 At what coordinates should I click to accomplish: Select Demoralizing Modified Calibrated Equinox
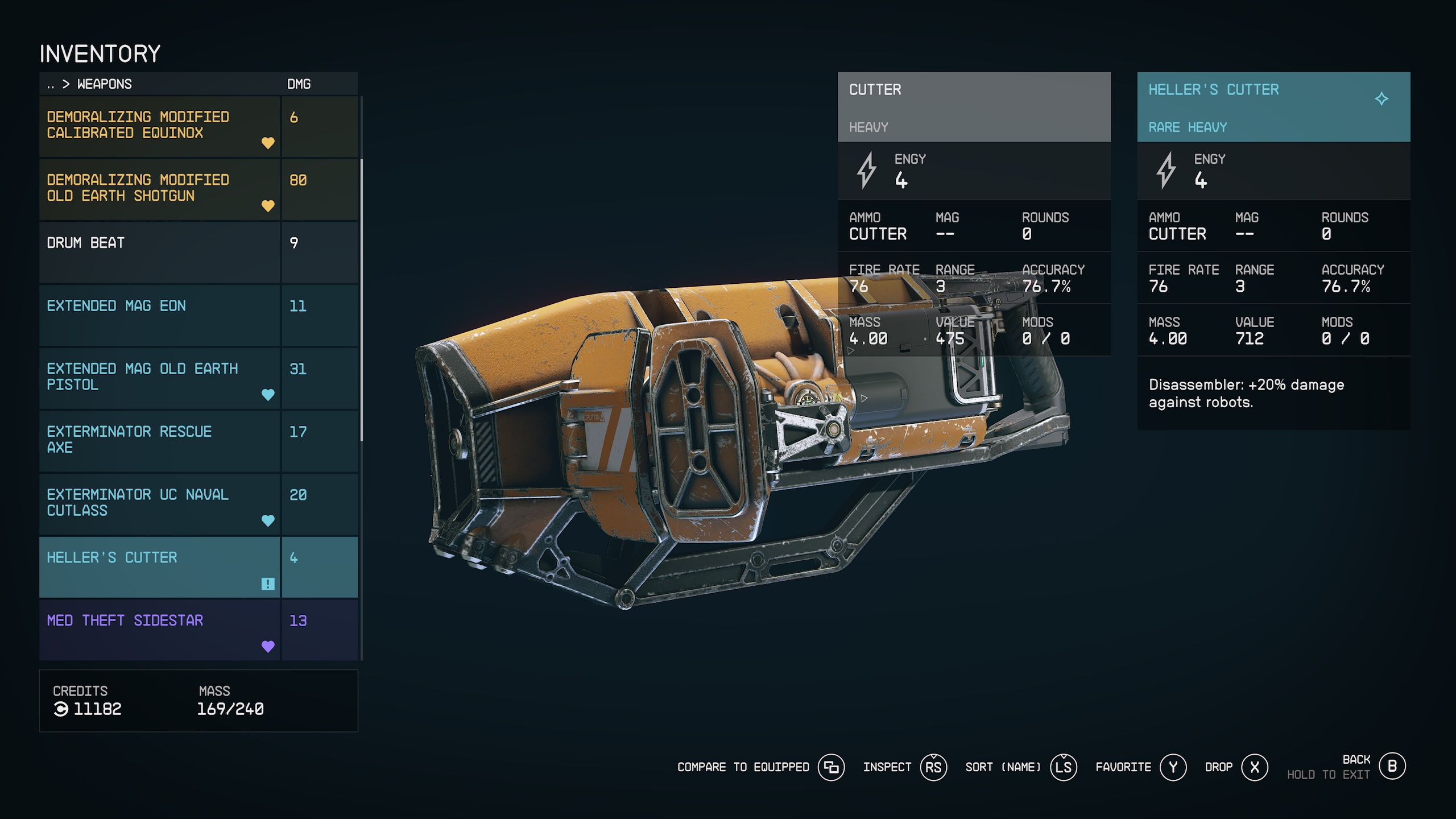[159, 126]
